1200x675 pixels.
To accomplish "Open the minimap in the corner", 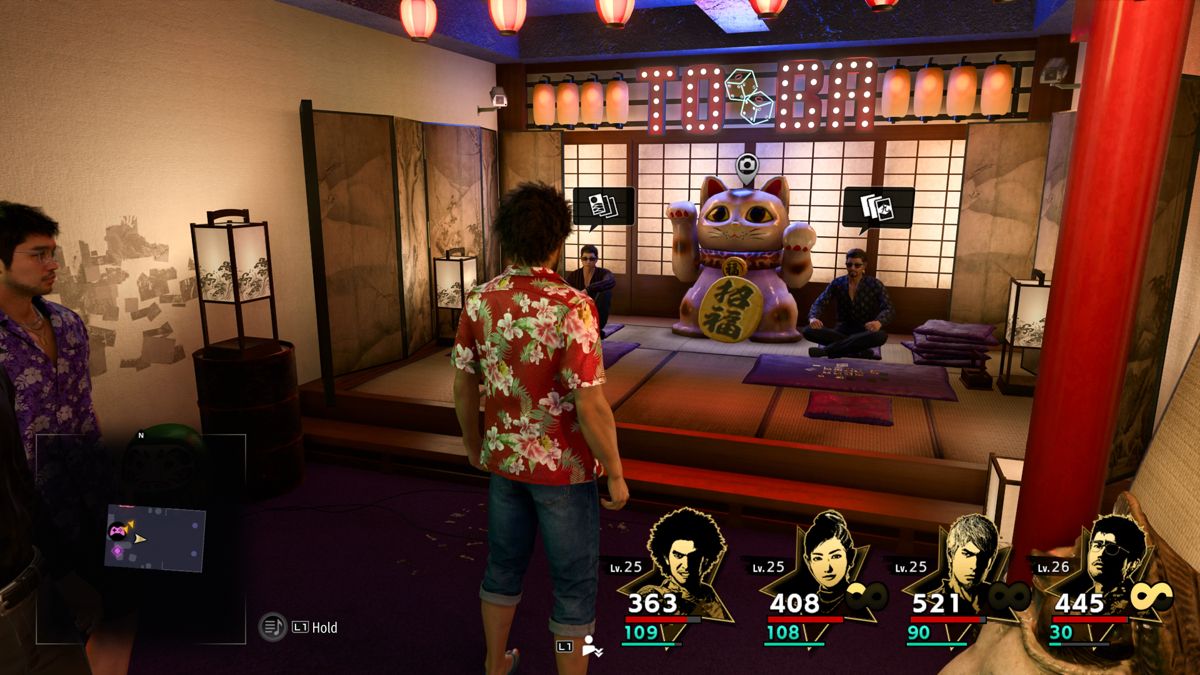I will [x=140, y=538].
